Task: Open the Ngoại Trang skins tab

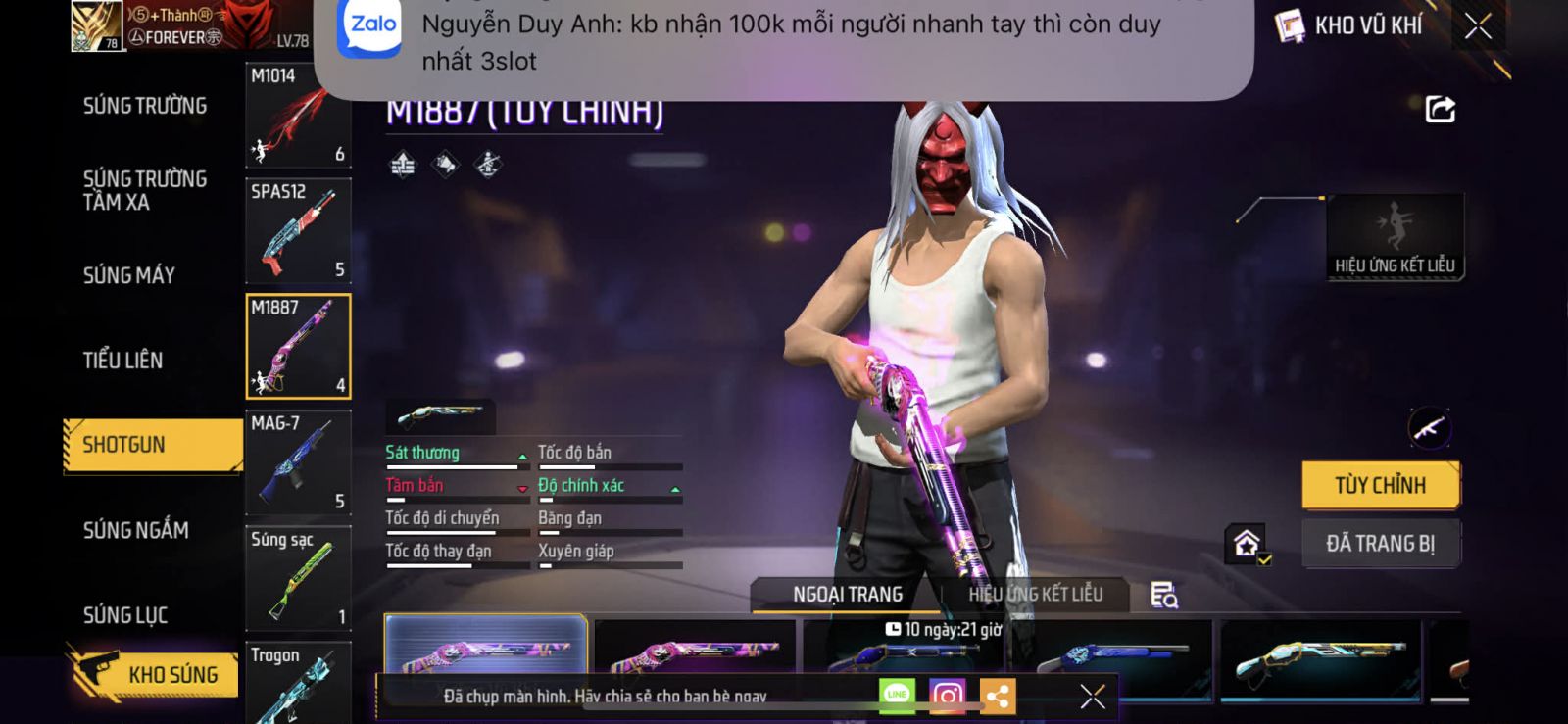Action: (x=848, y=594)
